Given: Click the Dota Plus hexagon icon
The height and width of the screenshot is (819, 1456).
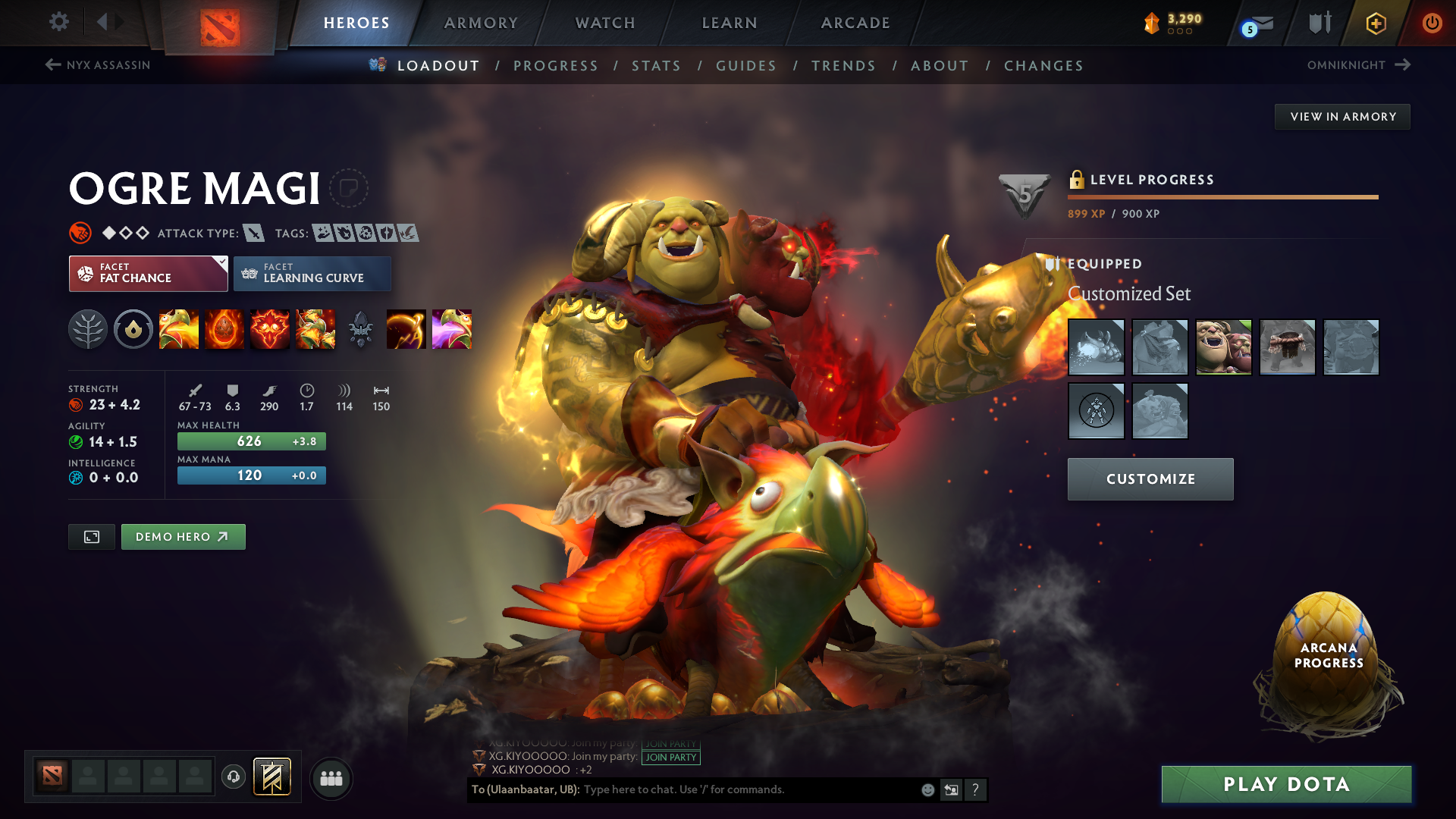Looking at the screenshot, I should (x=1375, y=23).
